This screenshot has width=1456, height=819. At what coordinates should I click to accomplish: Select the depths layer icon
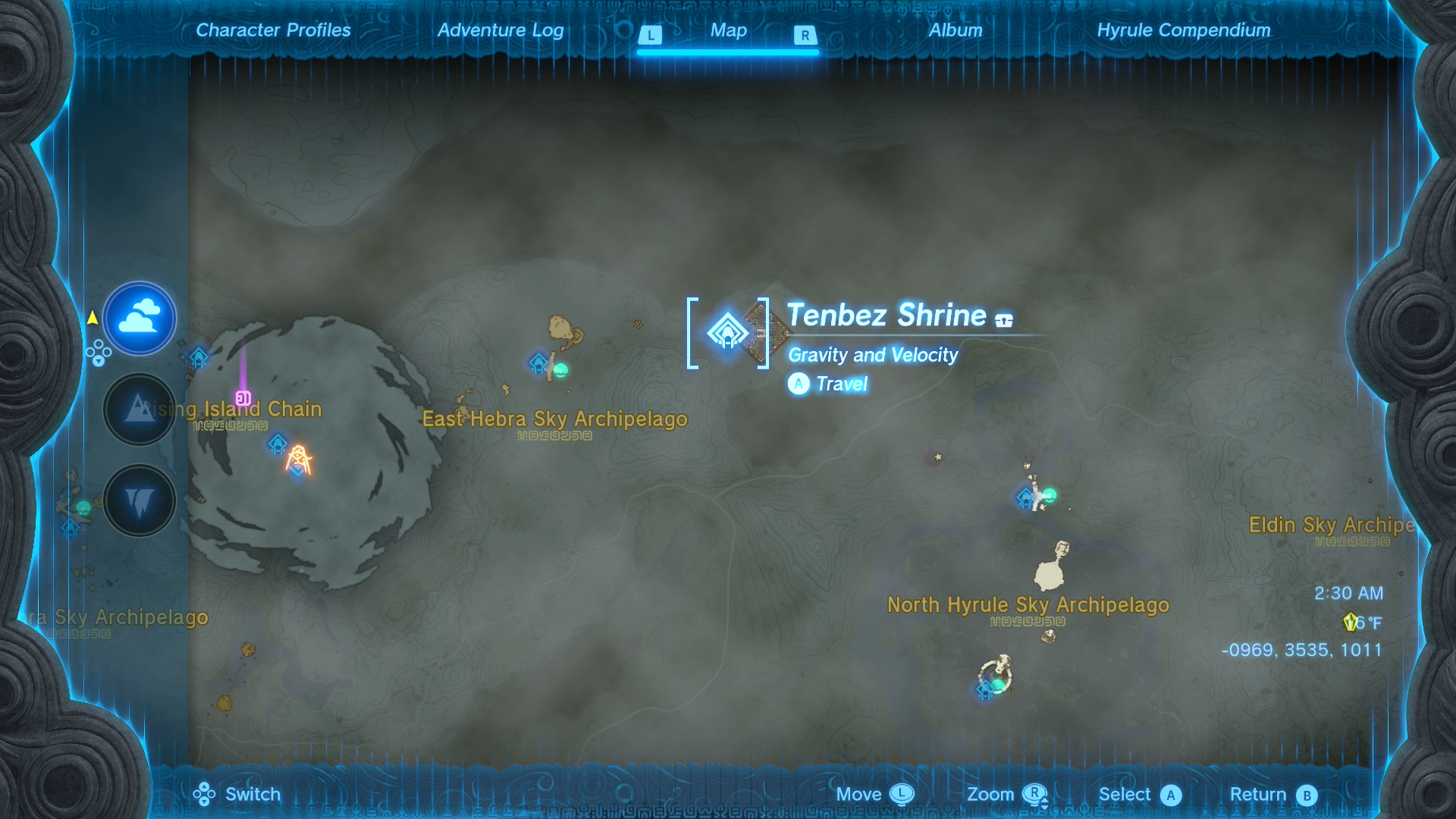tap(139, 500)
